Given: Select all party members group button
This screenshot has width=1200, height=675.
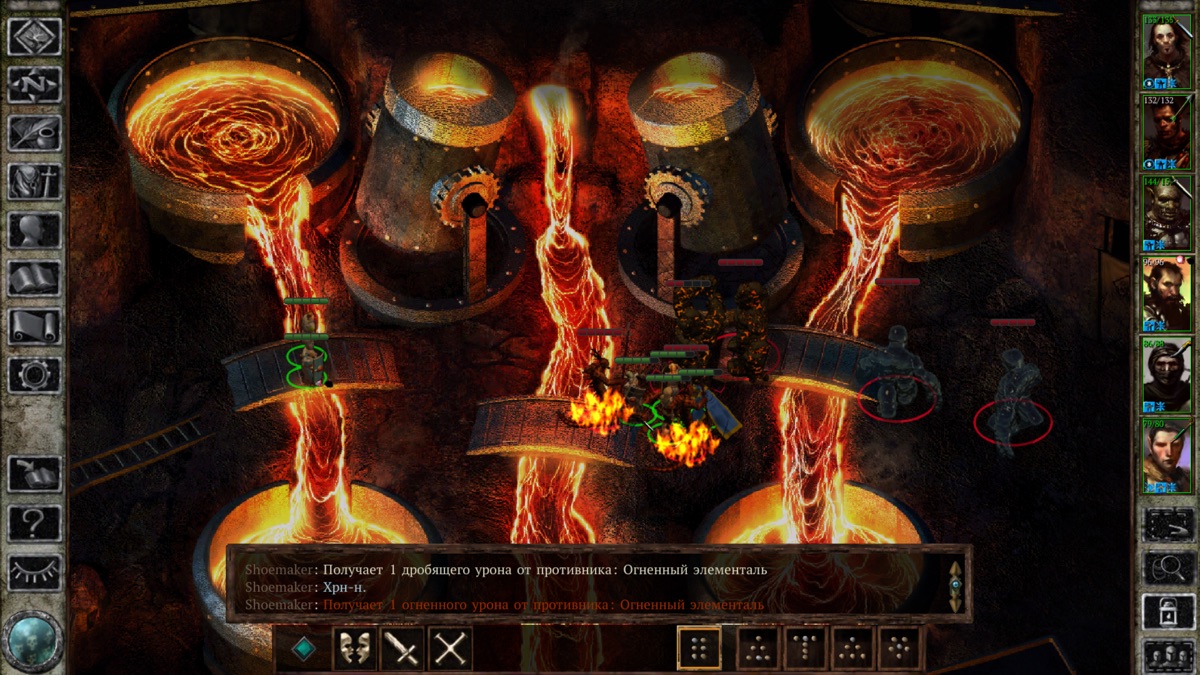Looking at the screenshot, I should tap(1167, 656).
